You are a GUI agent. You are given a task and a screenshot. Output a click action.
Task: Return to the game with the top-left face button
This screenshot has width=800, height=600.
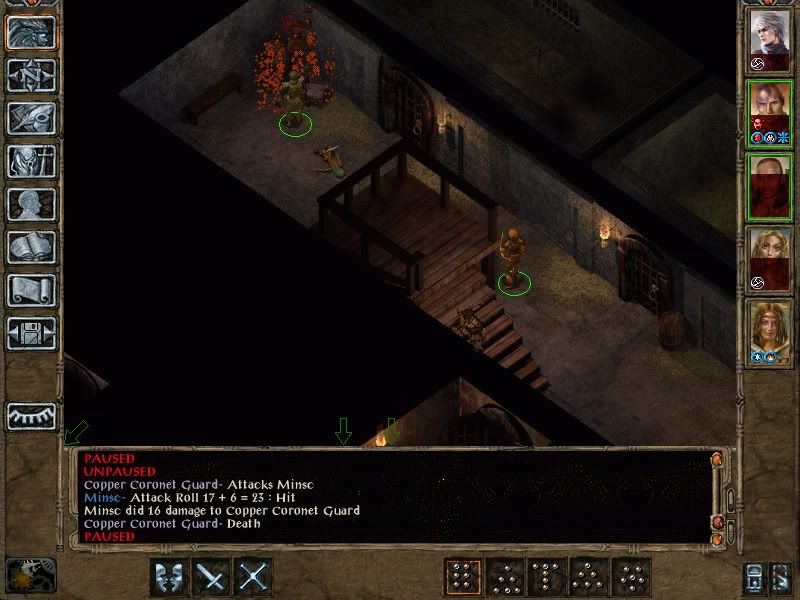point(31,32)
